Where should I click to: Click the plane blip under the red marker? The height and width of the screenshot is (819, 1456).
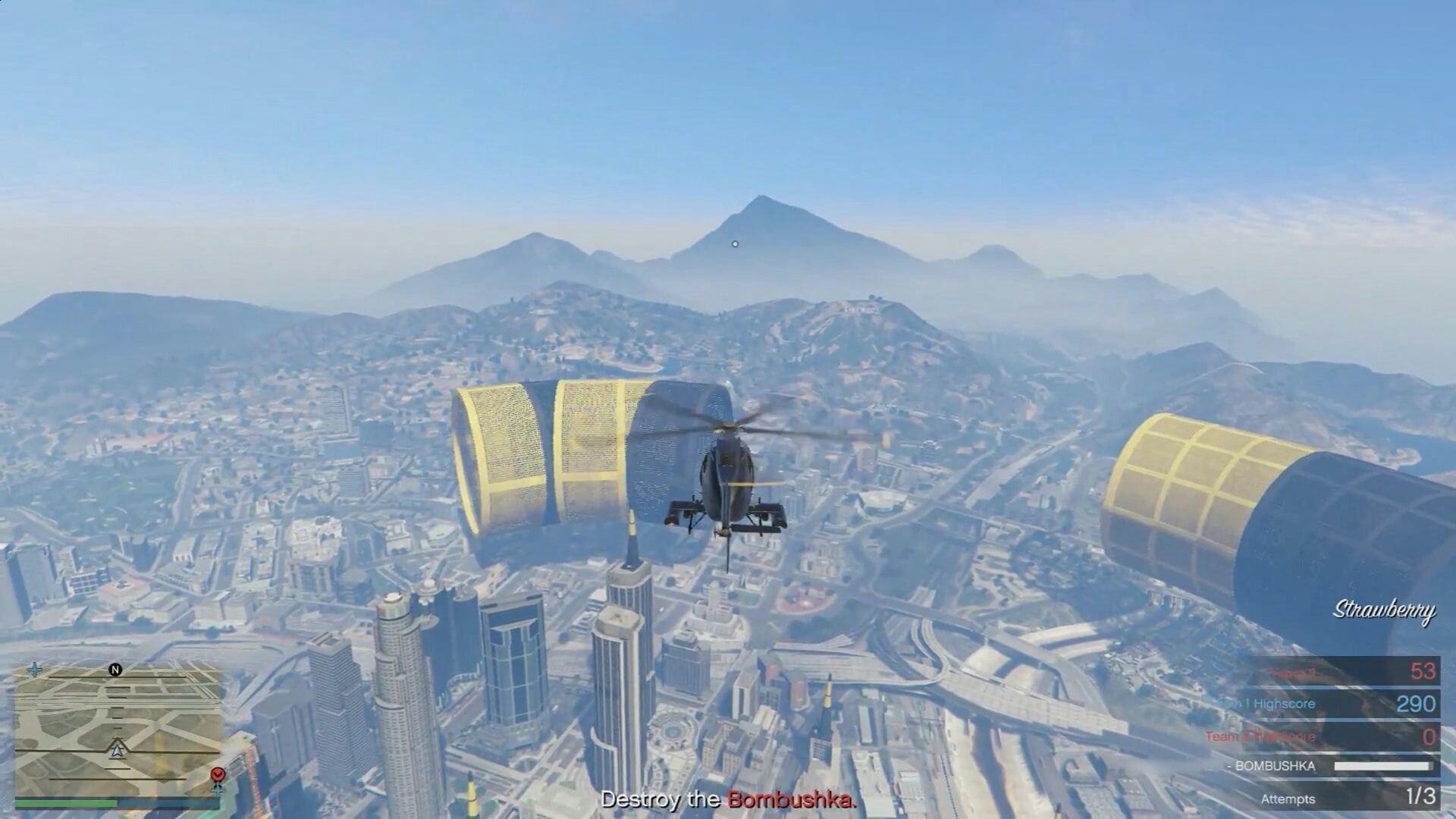tap(218, 791)
